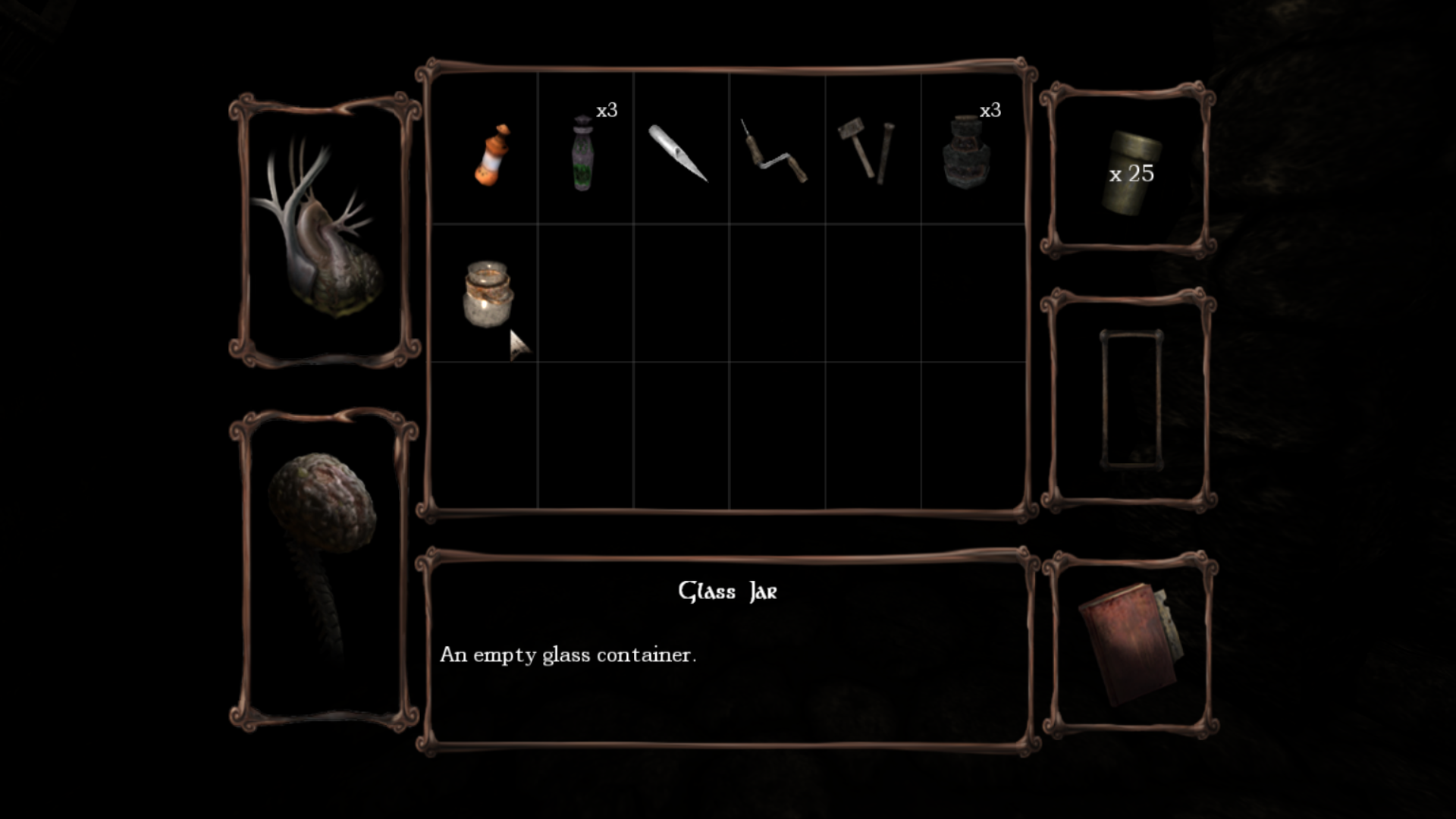Select the orange oil bottle item
Screen dimensions: 1456x819
(x=491, y=155)
